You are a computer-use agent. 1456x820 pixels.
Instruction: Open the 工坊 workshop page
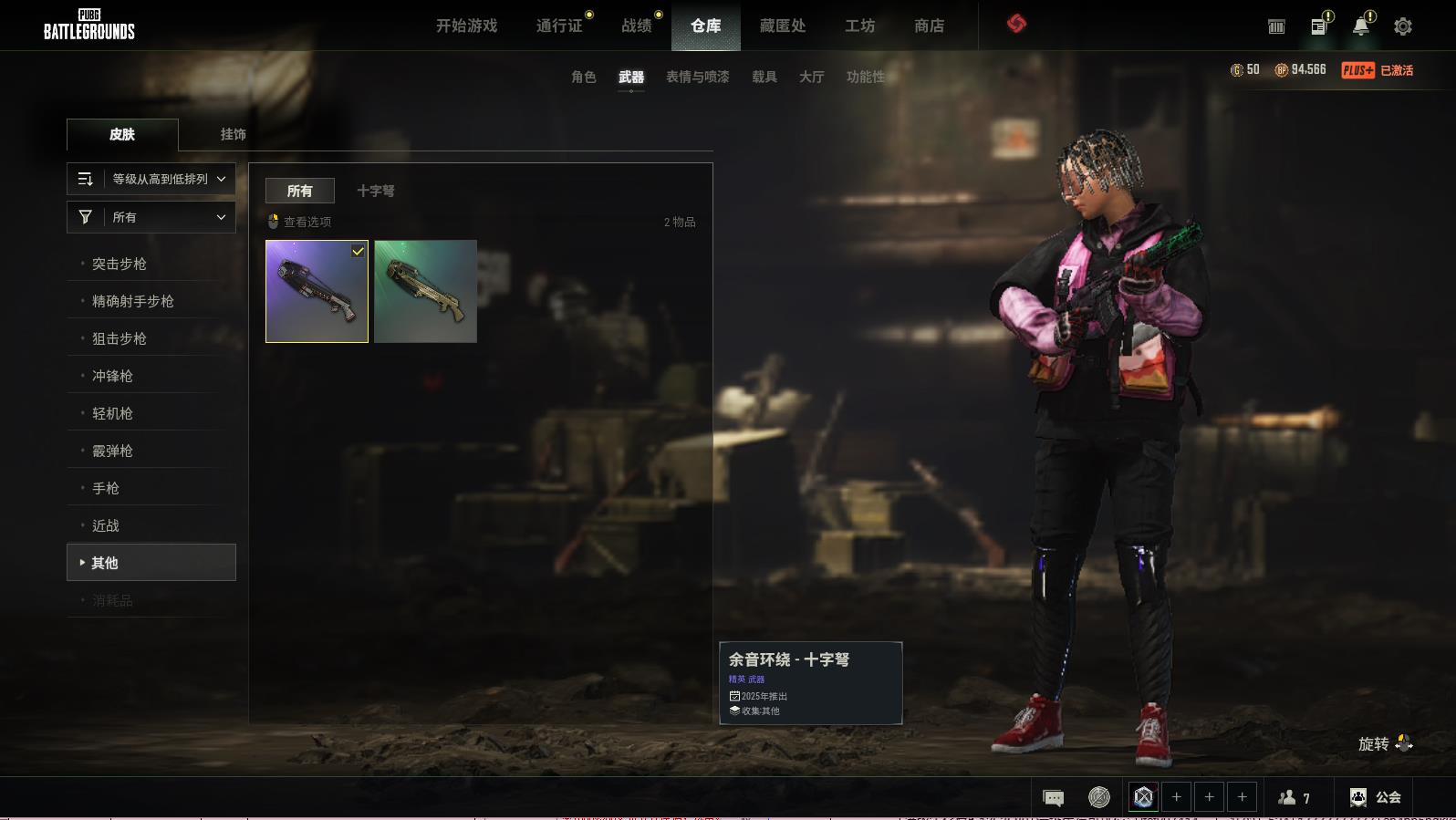click(859, 26)
